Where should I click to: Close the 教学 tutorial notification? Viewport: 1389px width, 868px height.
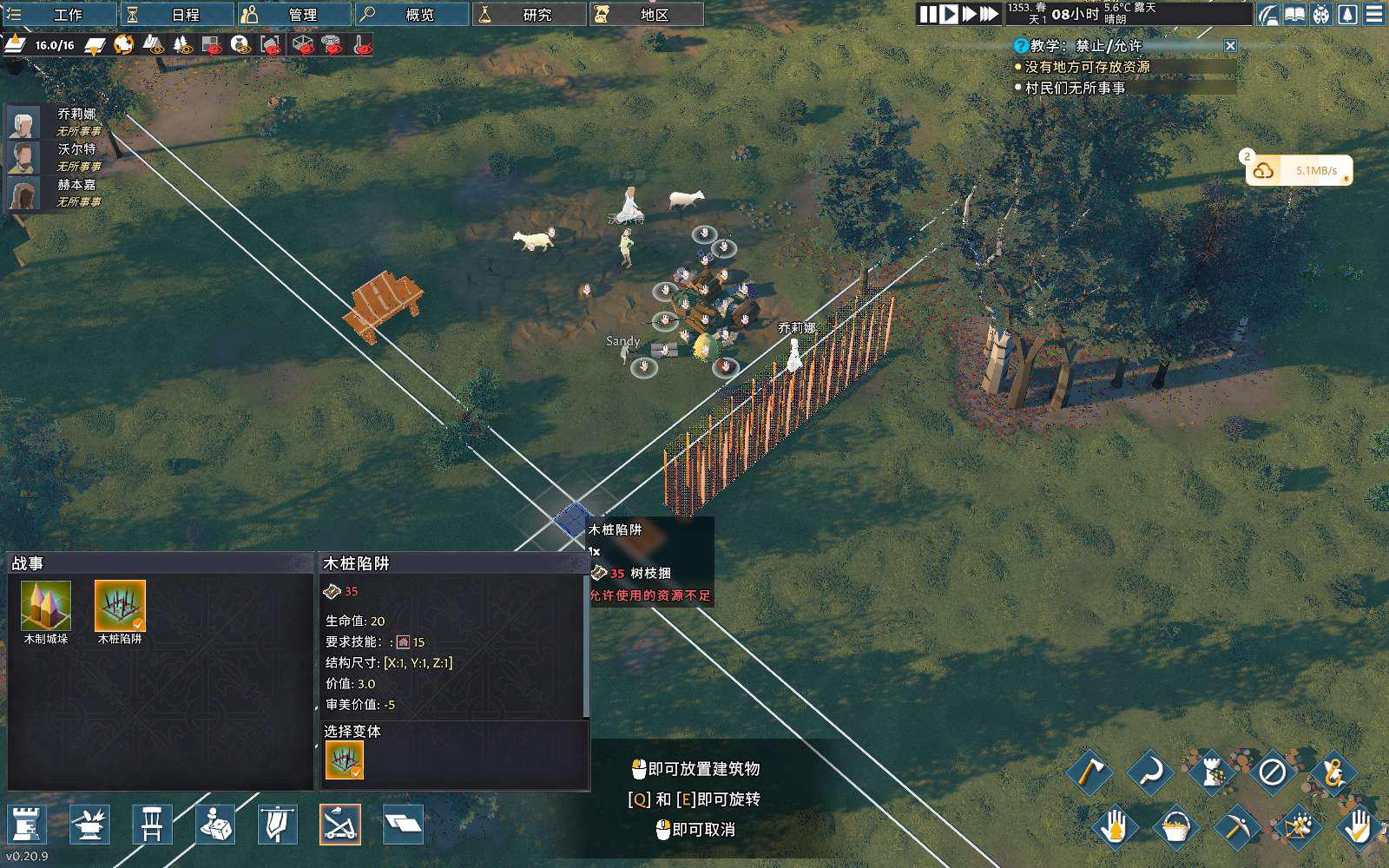(1230, 45)
